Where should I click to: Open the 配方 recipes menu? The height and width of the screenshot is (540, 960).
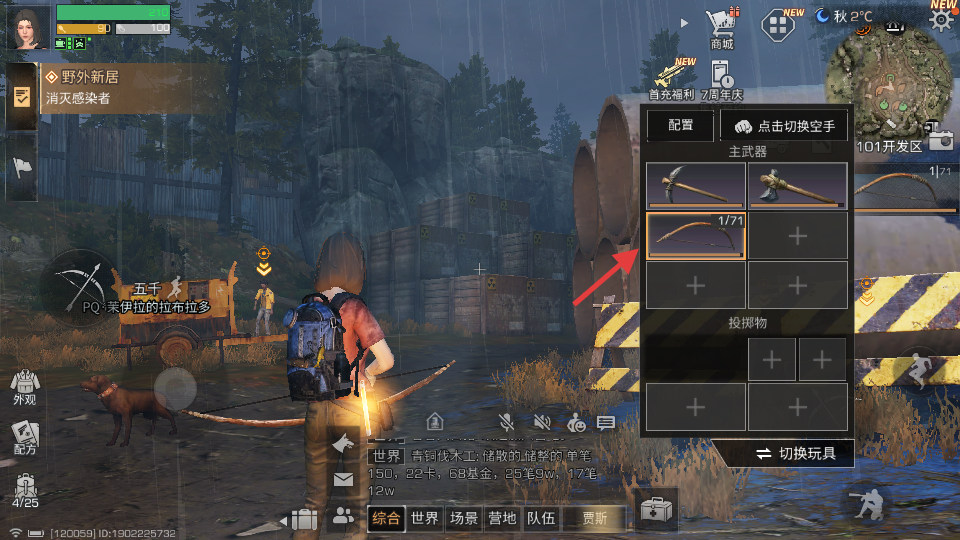tap(24, 437)
